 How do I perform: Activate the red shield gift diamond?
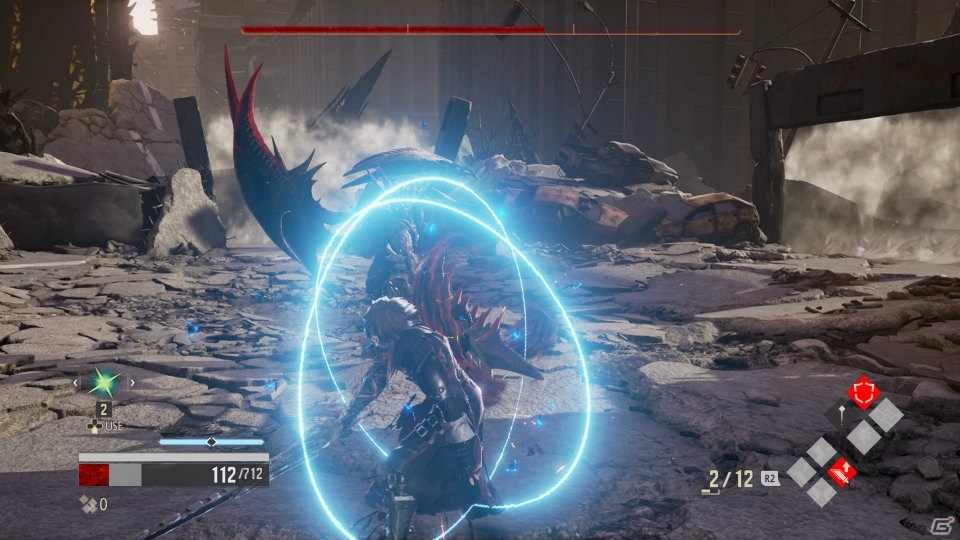[864, 392]
